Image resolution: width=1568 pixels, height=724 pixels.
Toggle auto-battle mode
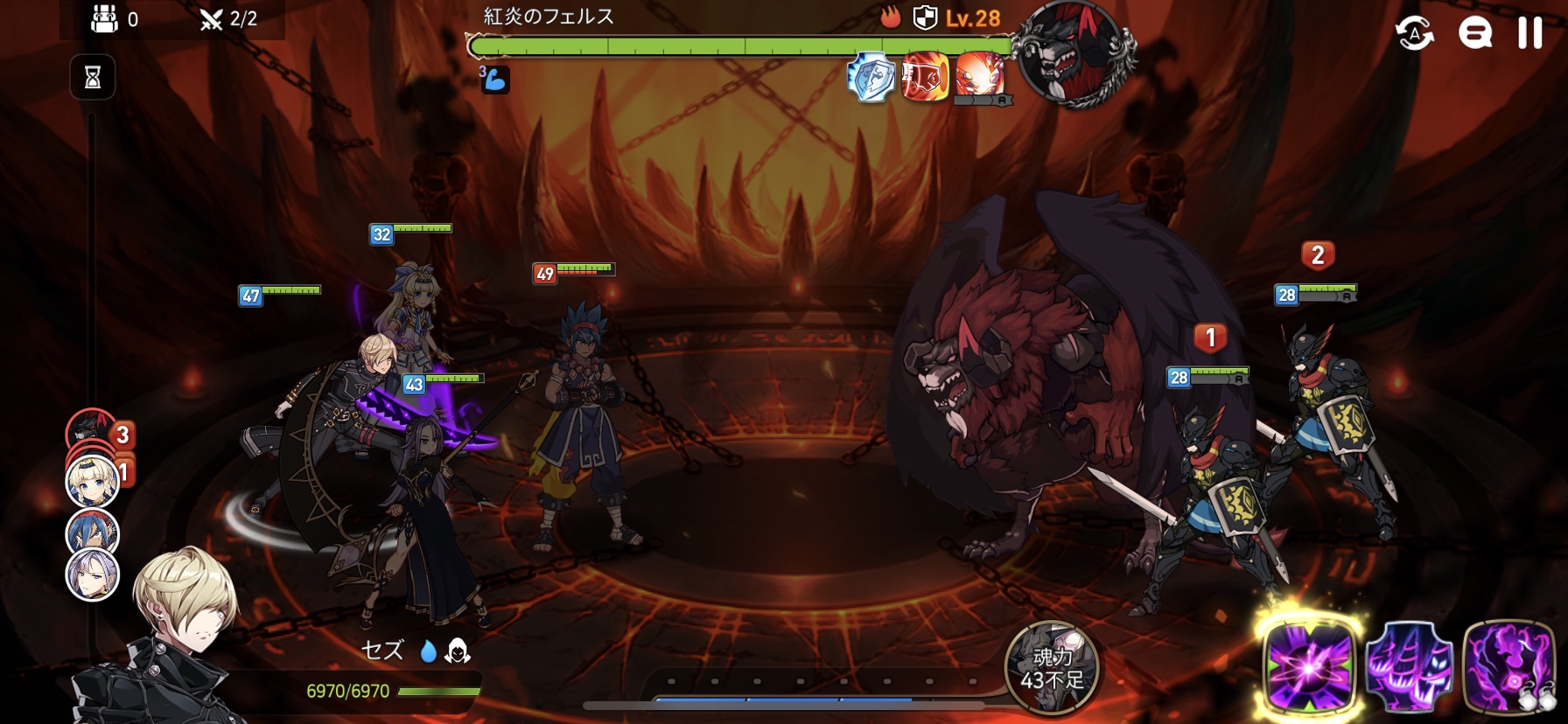coord(1414,33)
